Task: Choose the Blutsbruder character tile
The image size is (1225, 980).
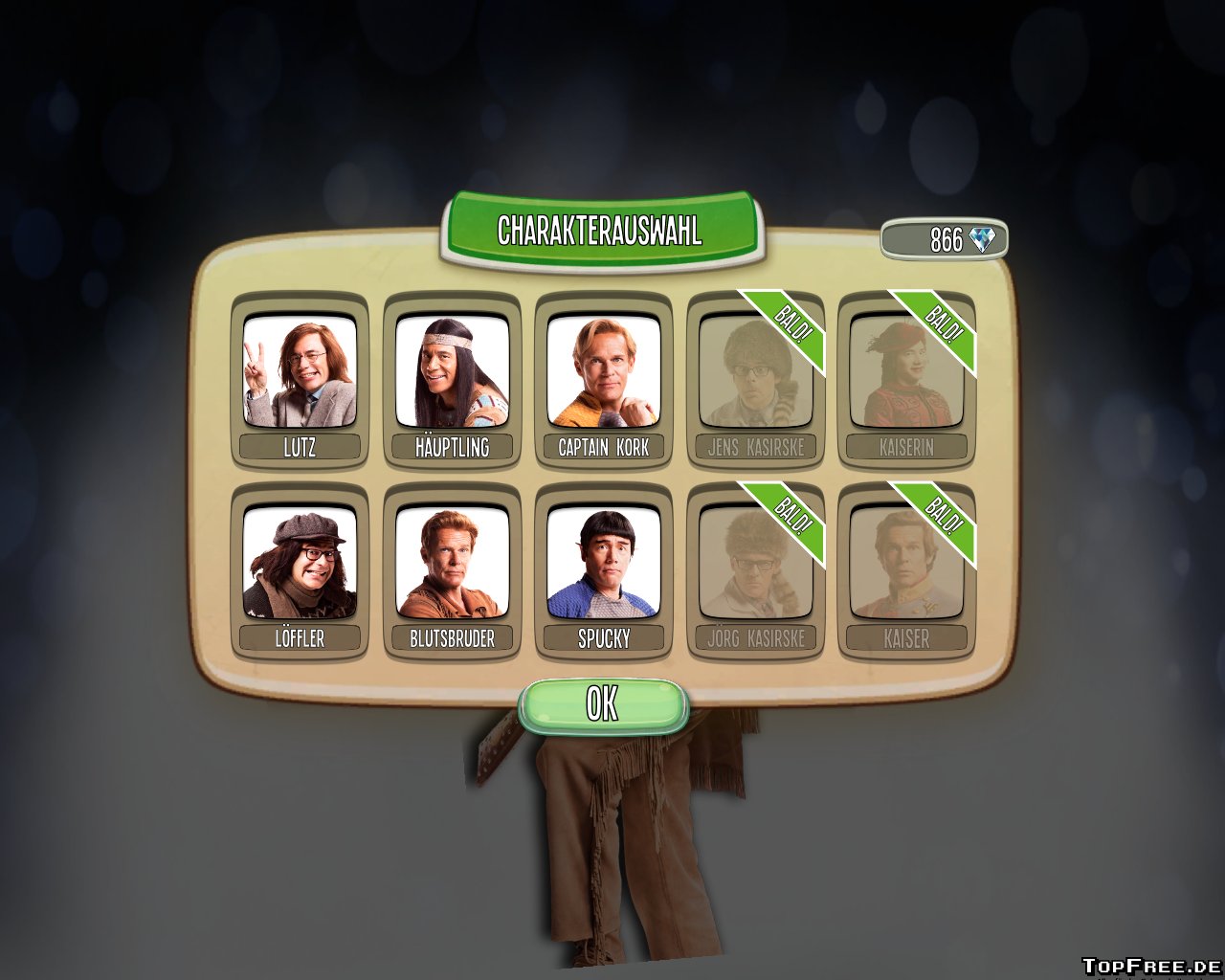Action: click(452, 563)
